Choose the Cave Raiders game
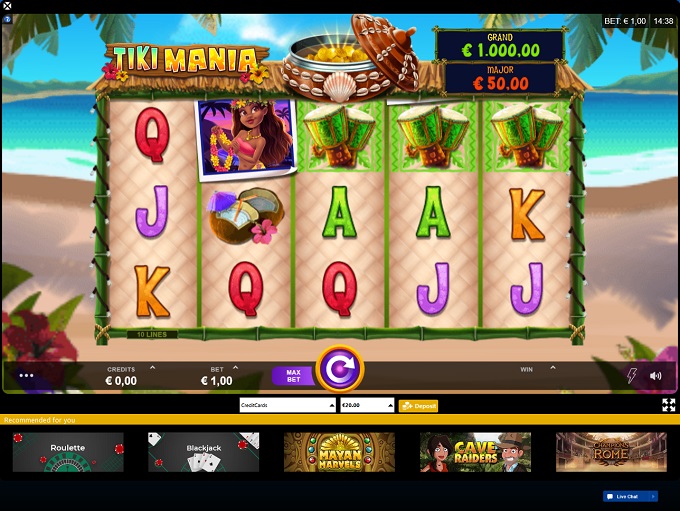Image resolution: width=680 pixels, height=511 pixels. point(475,452)
